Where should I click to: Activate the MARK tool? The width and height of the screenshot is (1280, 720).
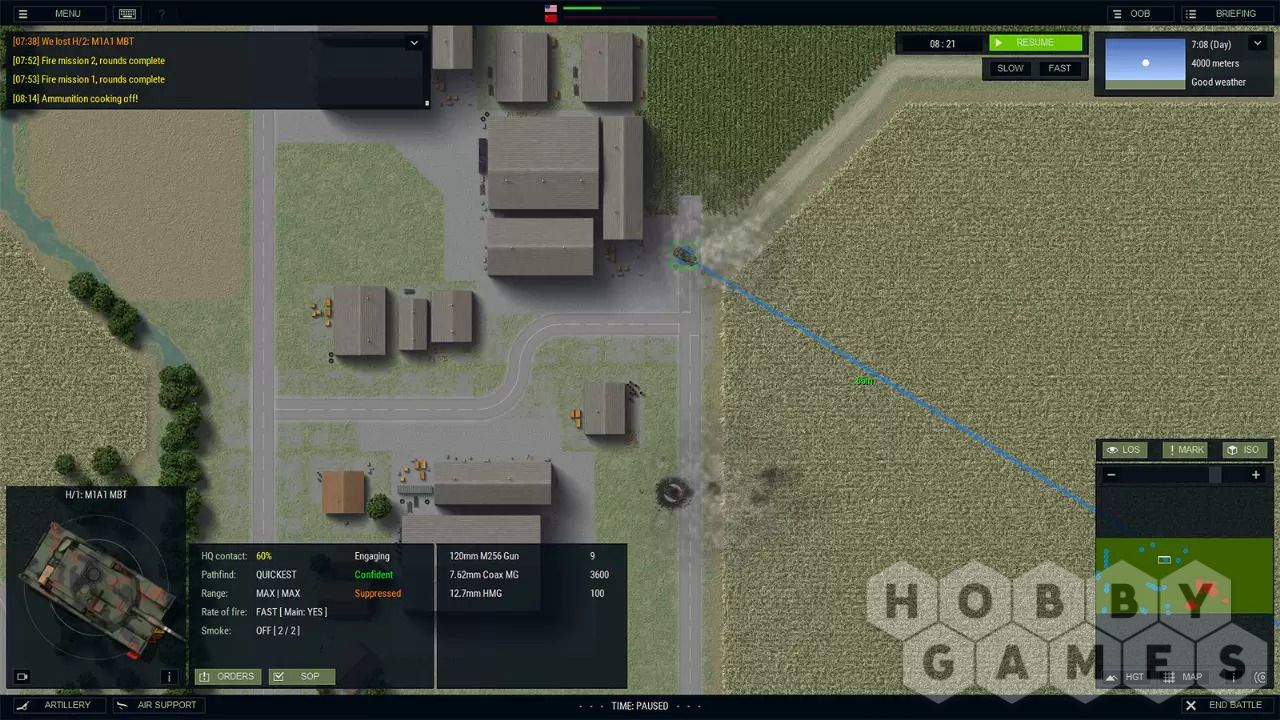[1184, 450]
